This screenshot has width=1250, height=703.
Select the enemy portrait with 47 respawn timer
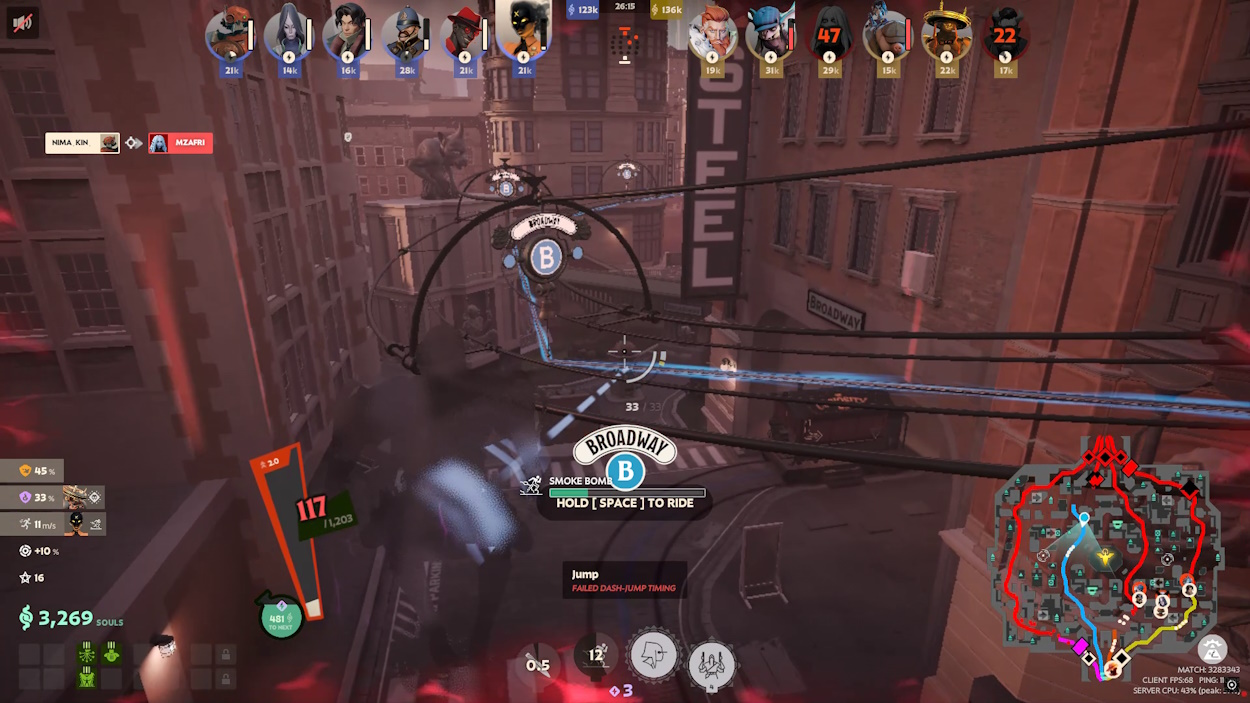pos(829,34)
